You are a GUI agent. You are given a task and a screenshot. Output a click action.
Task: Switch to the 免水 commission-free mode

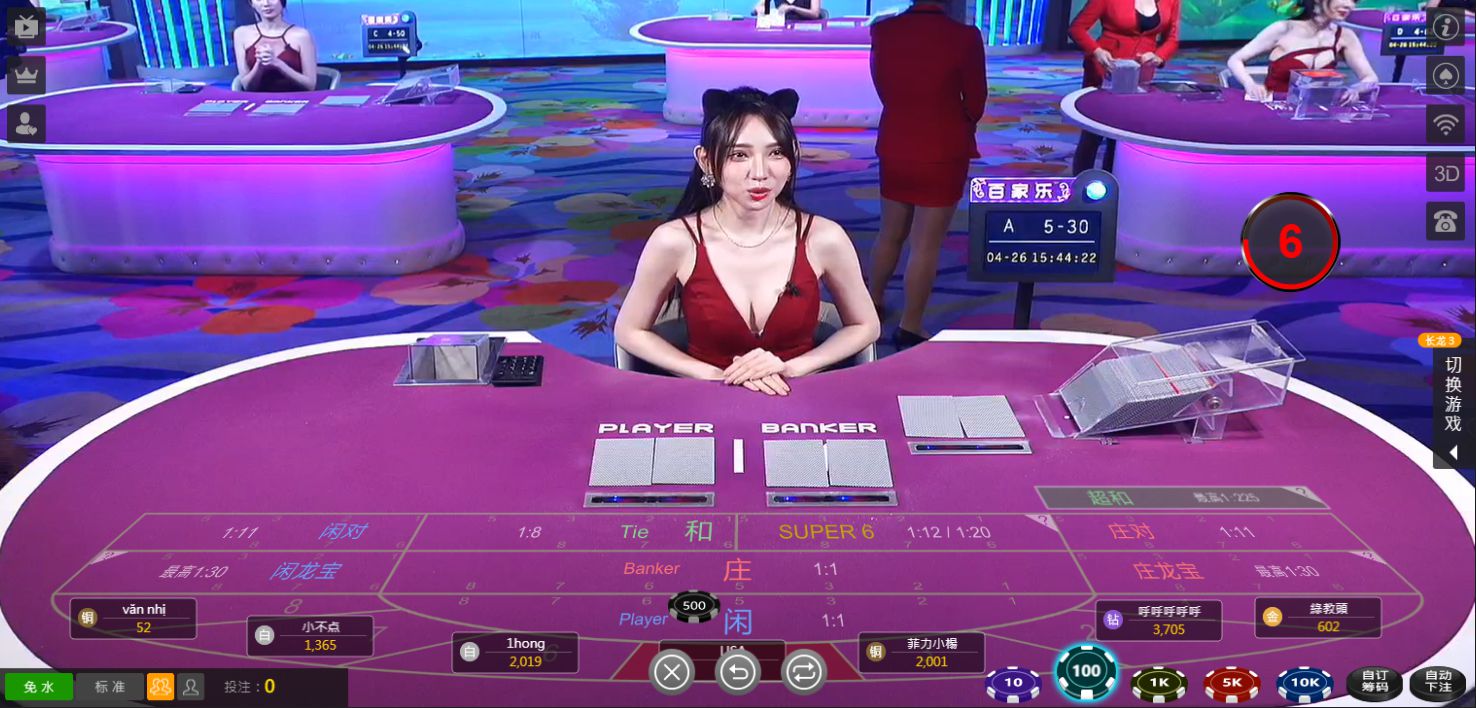coord(38,687)
